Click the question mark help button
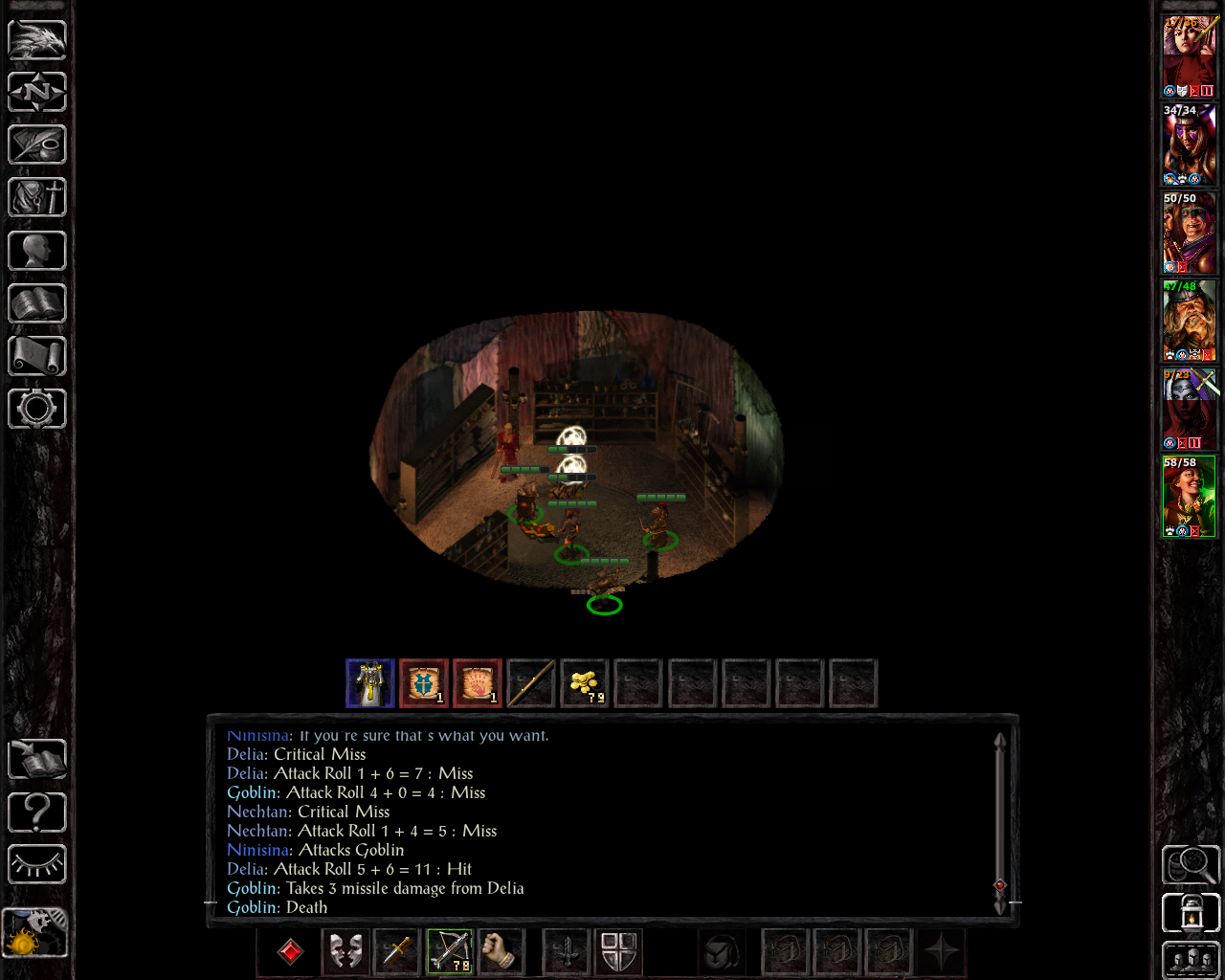The width and height of the screenshot is (1225, 980). click(37, 813)
